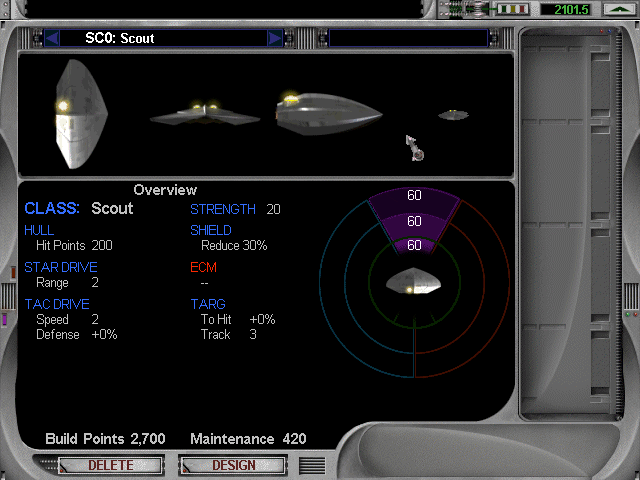Click the Delete button

click(x=111, y=465)
